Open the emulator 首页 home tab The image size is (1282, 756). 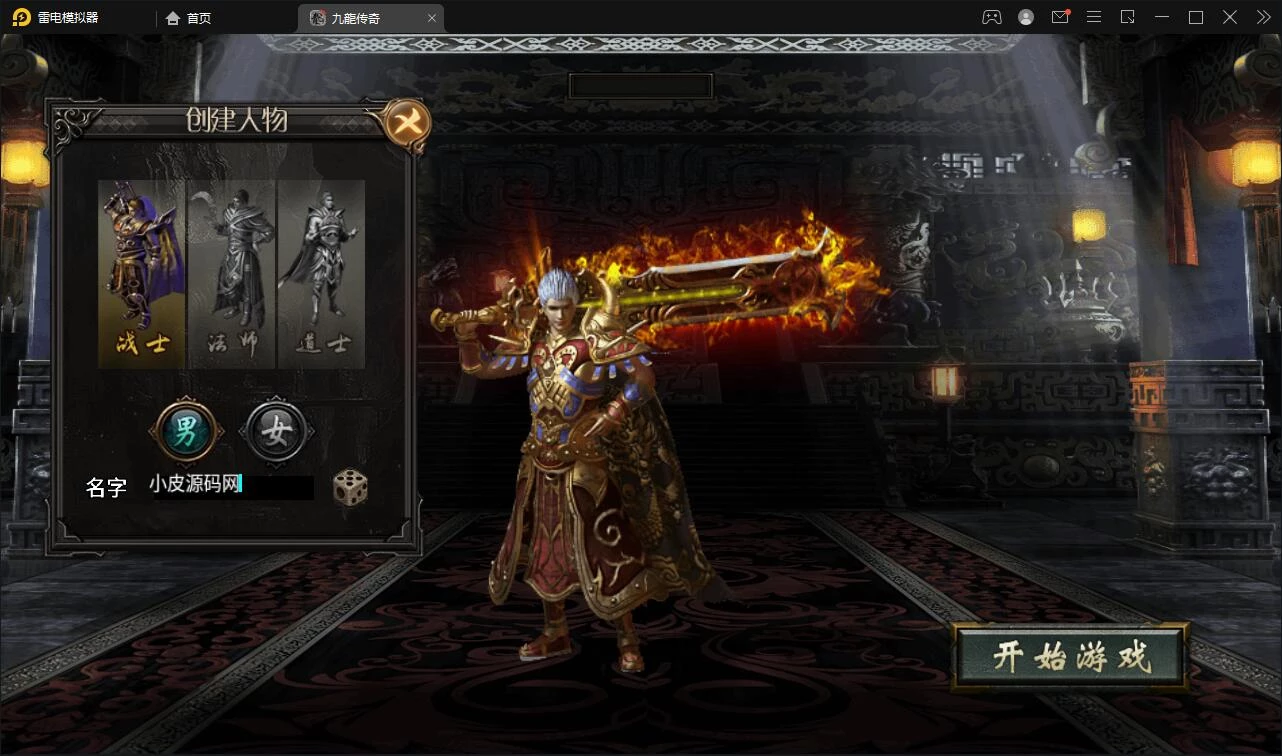coord(189,18)
